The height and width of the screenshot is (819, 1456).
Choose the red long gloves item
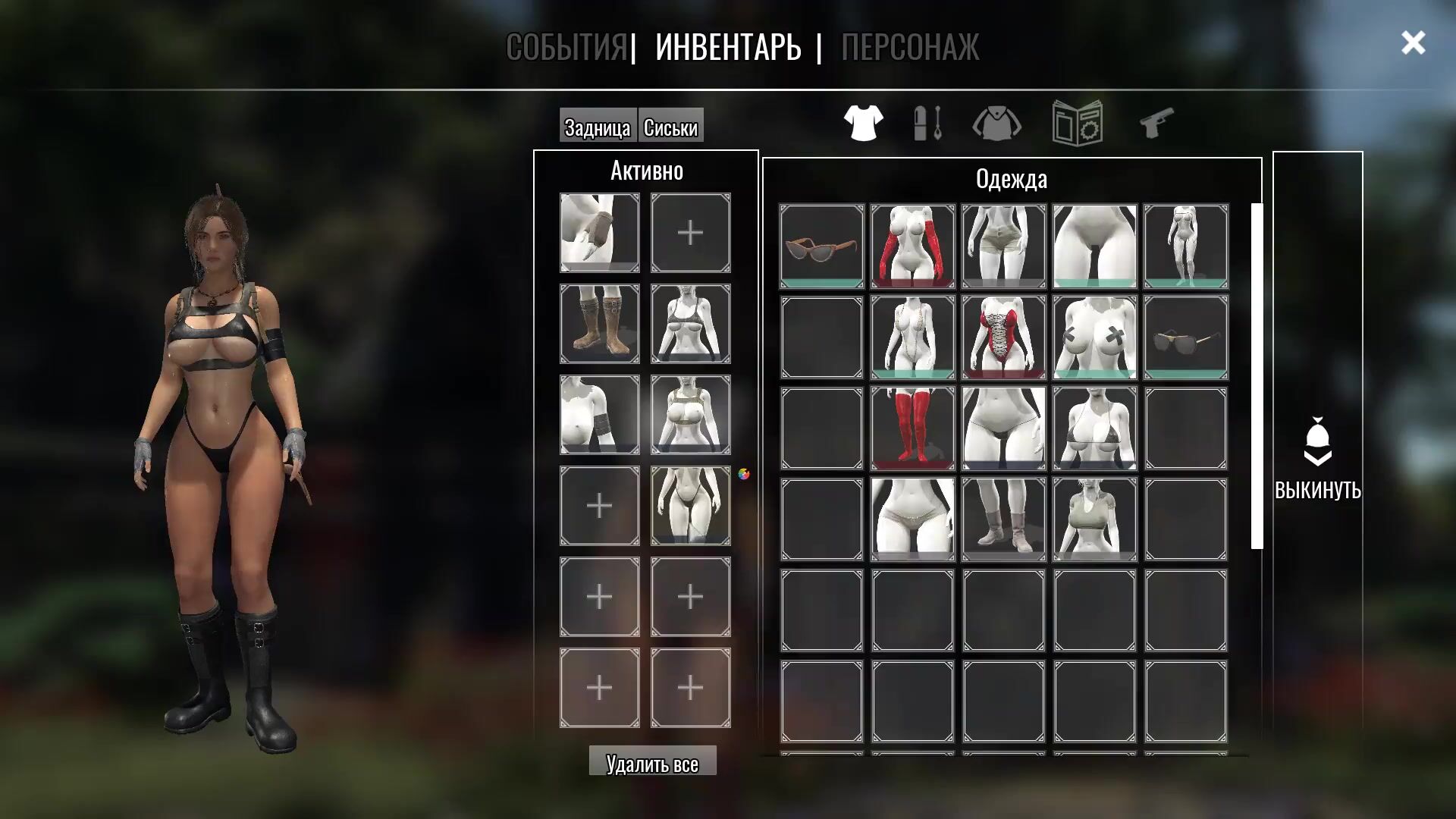point(913,246)
